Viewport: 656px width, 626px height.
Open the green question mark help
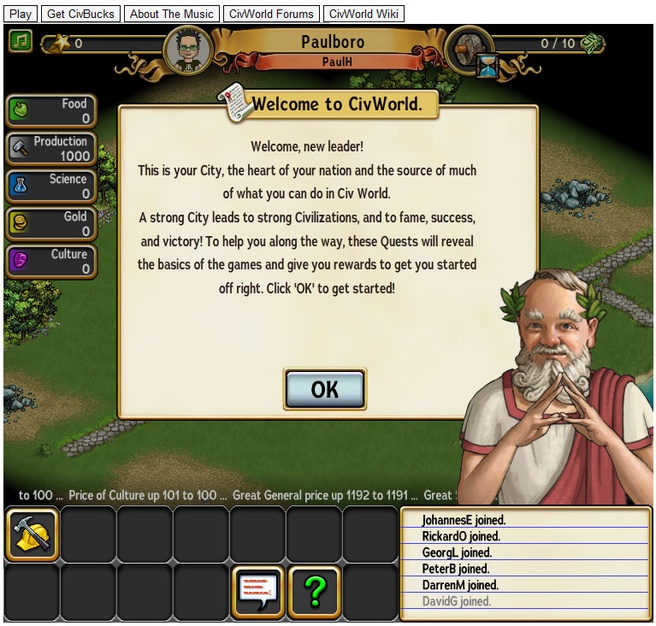tap(315, 592)
